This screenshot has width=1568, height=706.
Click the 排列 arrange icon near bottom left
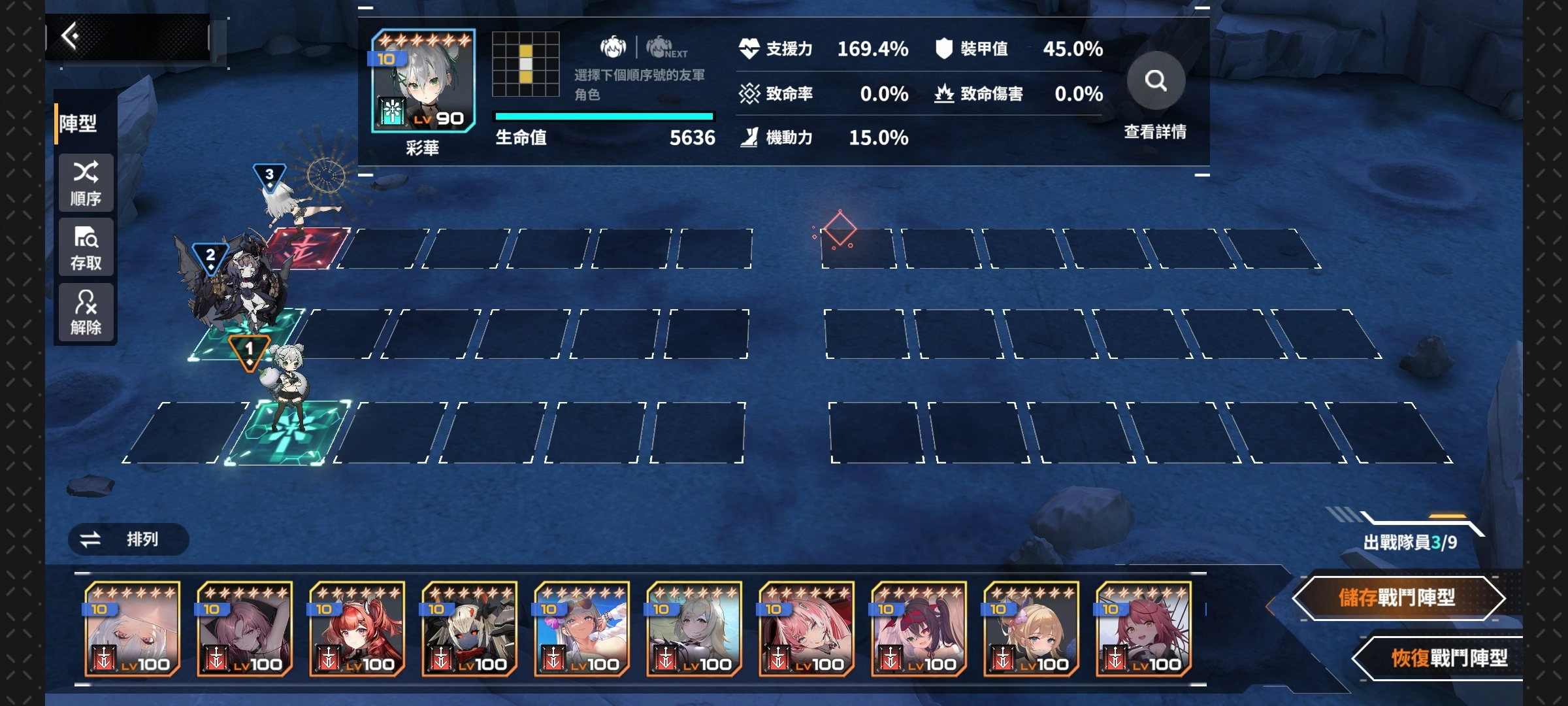[91, 540]
